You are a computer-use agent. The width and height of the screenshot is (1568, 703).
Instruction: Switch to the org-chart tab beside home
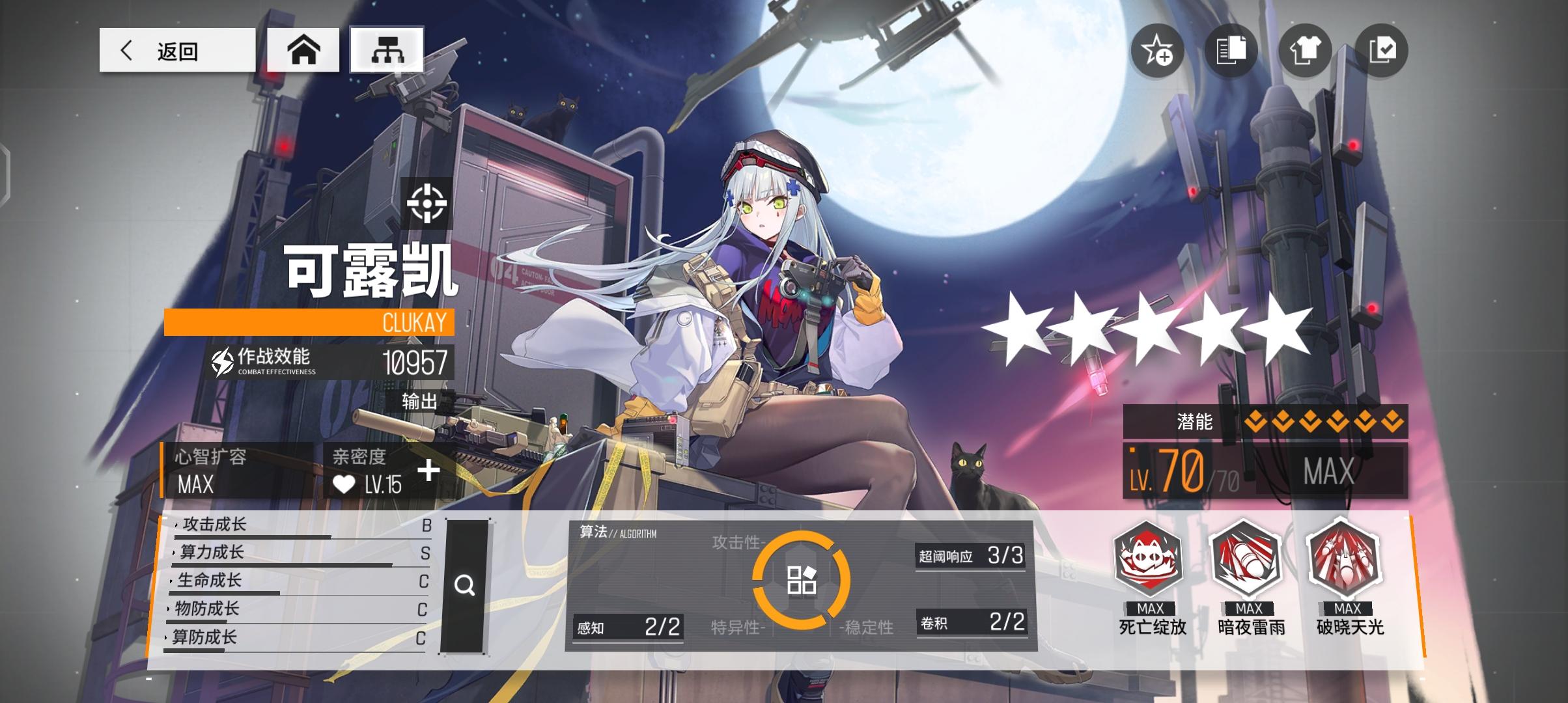(x=387, y=49)
